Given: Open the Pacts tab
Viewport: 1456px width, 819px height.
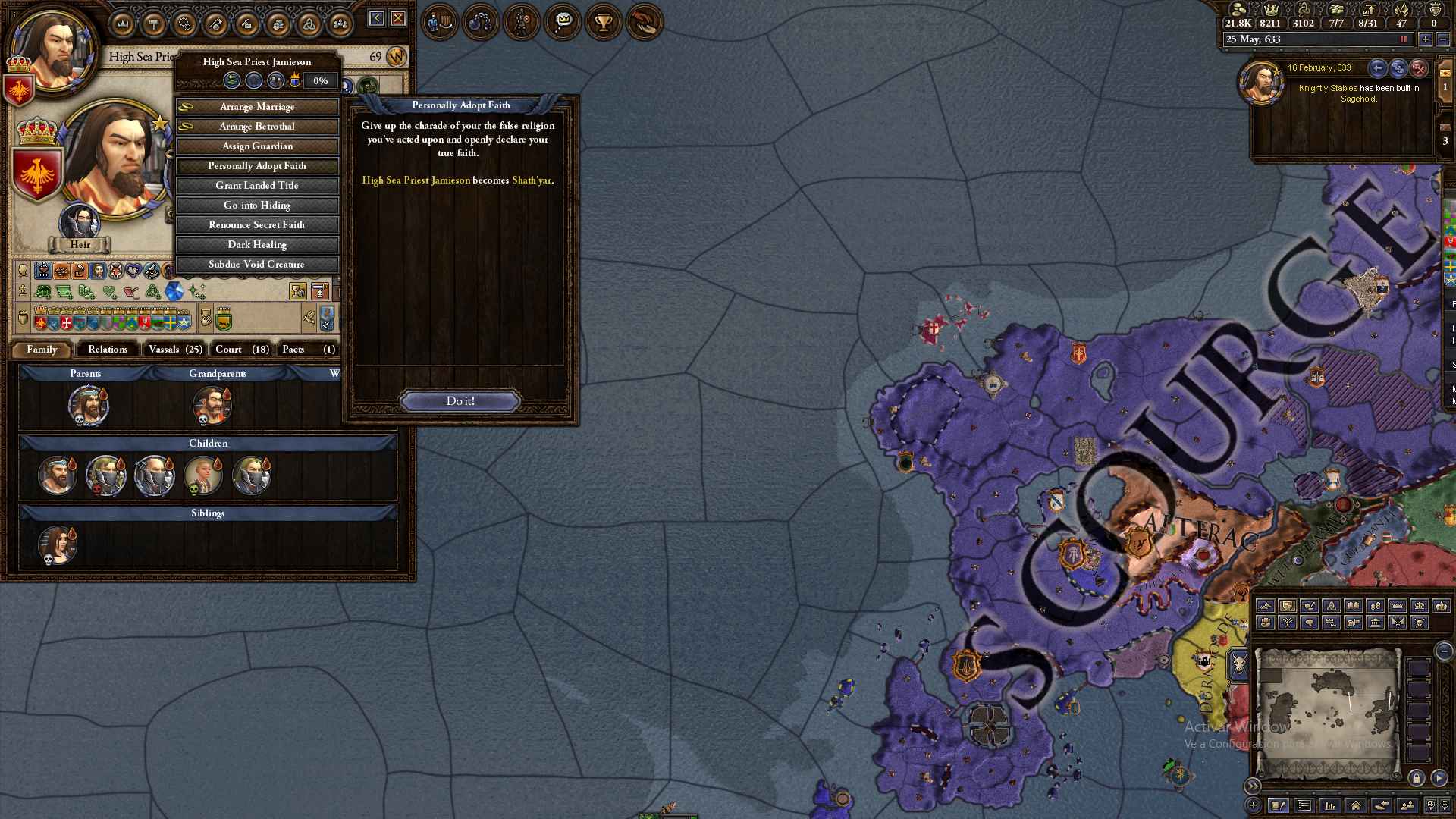Looking at the screenshot, I should coord(308,350).
